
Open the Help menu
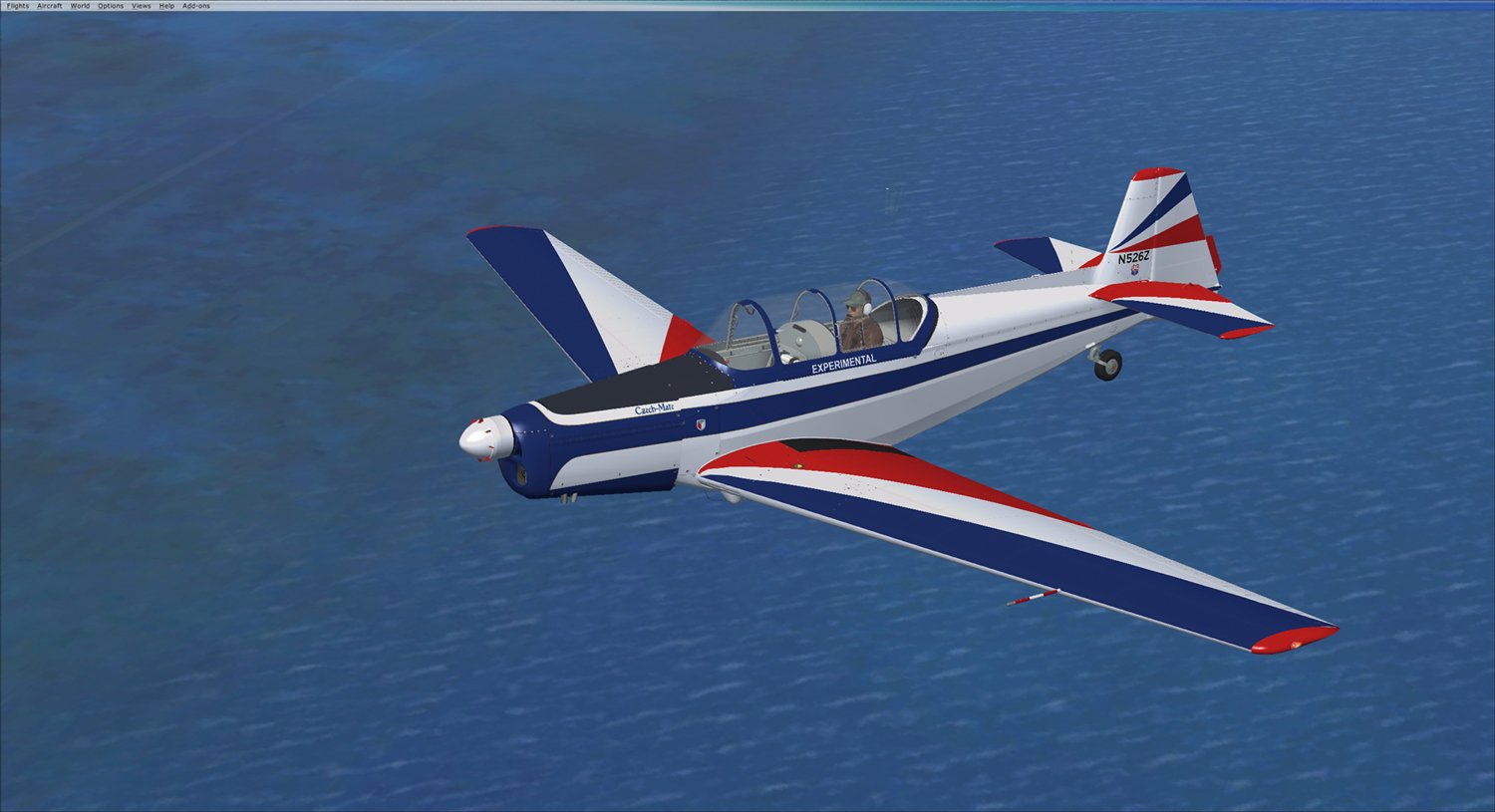coord(166,6)
